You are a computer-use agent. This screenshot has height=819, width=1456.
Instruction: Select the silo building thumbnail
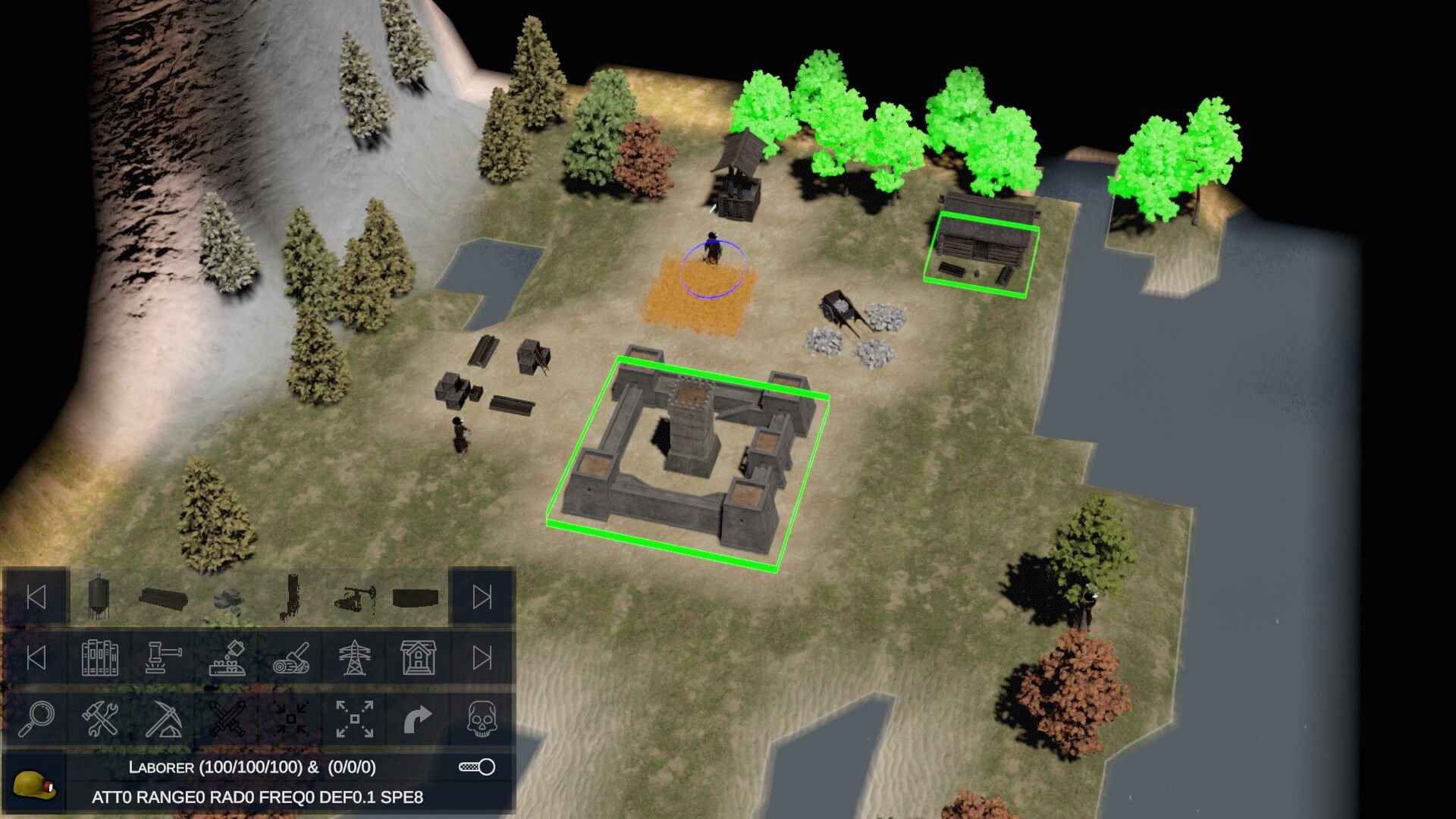click(99, 597)
